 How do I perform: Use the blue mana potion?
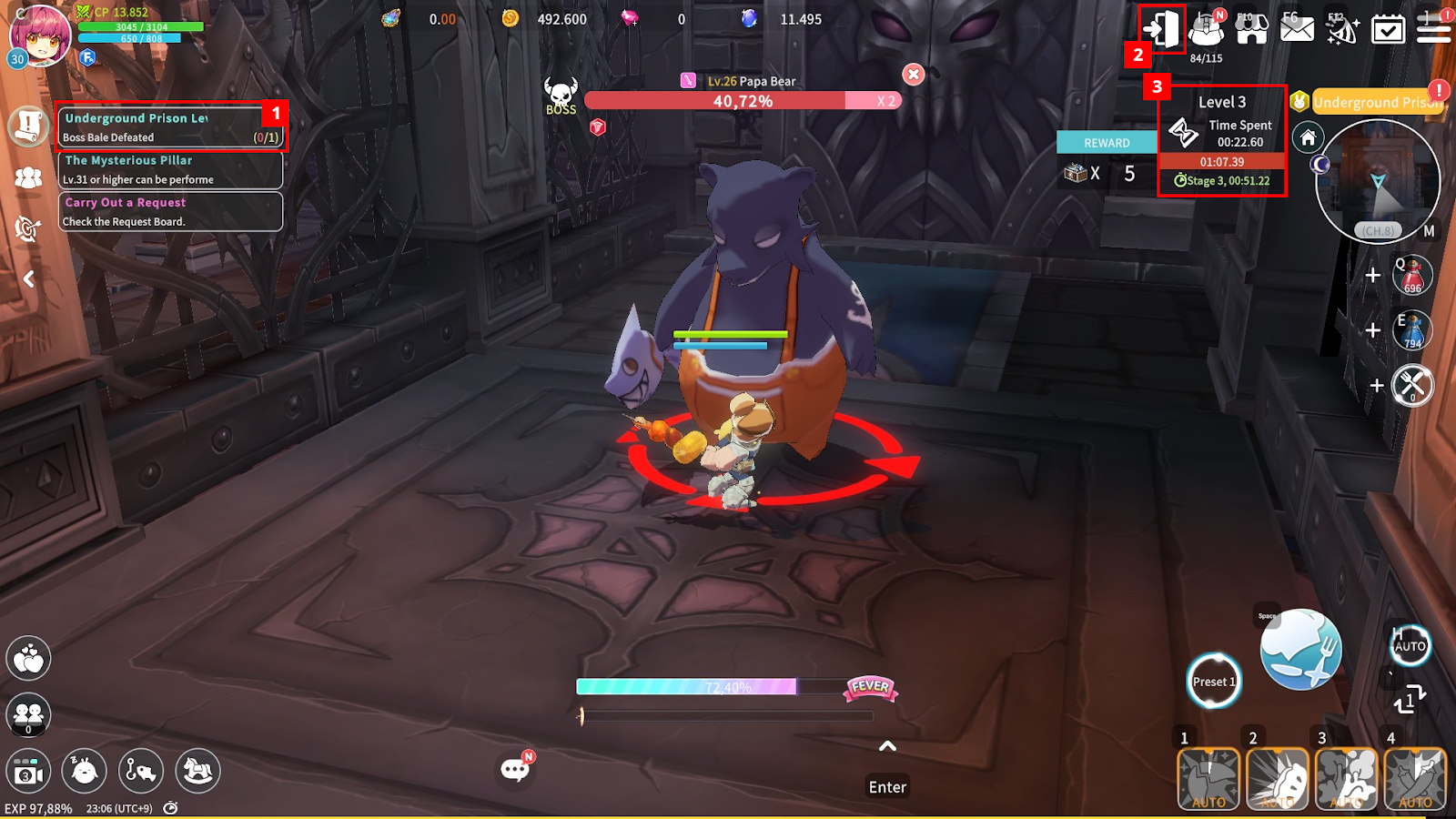pyautogui.click(x=1412, y=330)
